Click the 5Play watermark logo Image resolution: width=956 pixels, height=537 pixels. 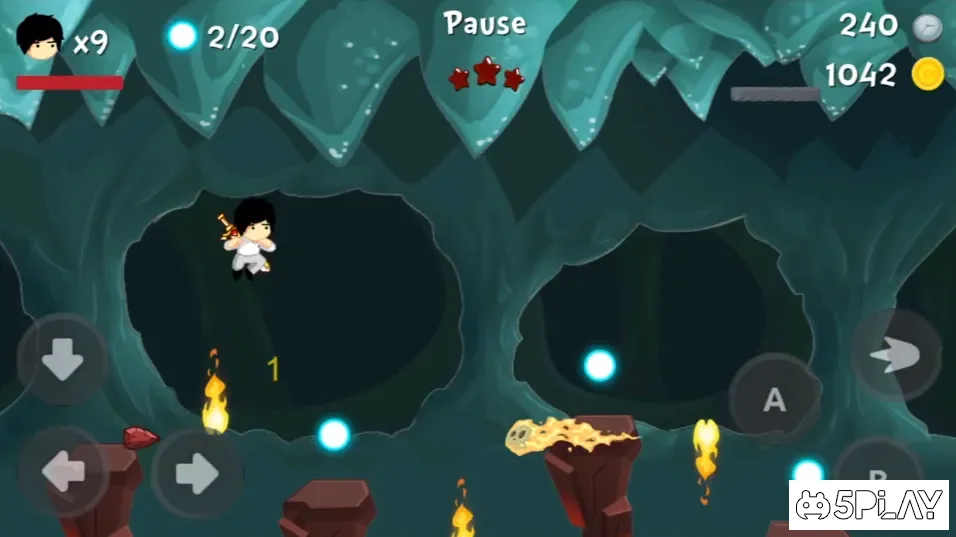[x=868, y=505]
